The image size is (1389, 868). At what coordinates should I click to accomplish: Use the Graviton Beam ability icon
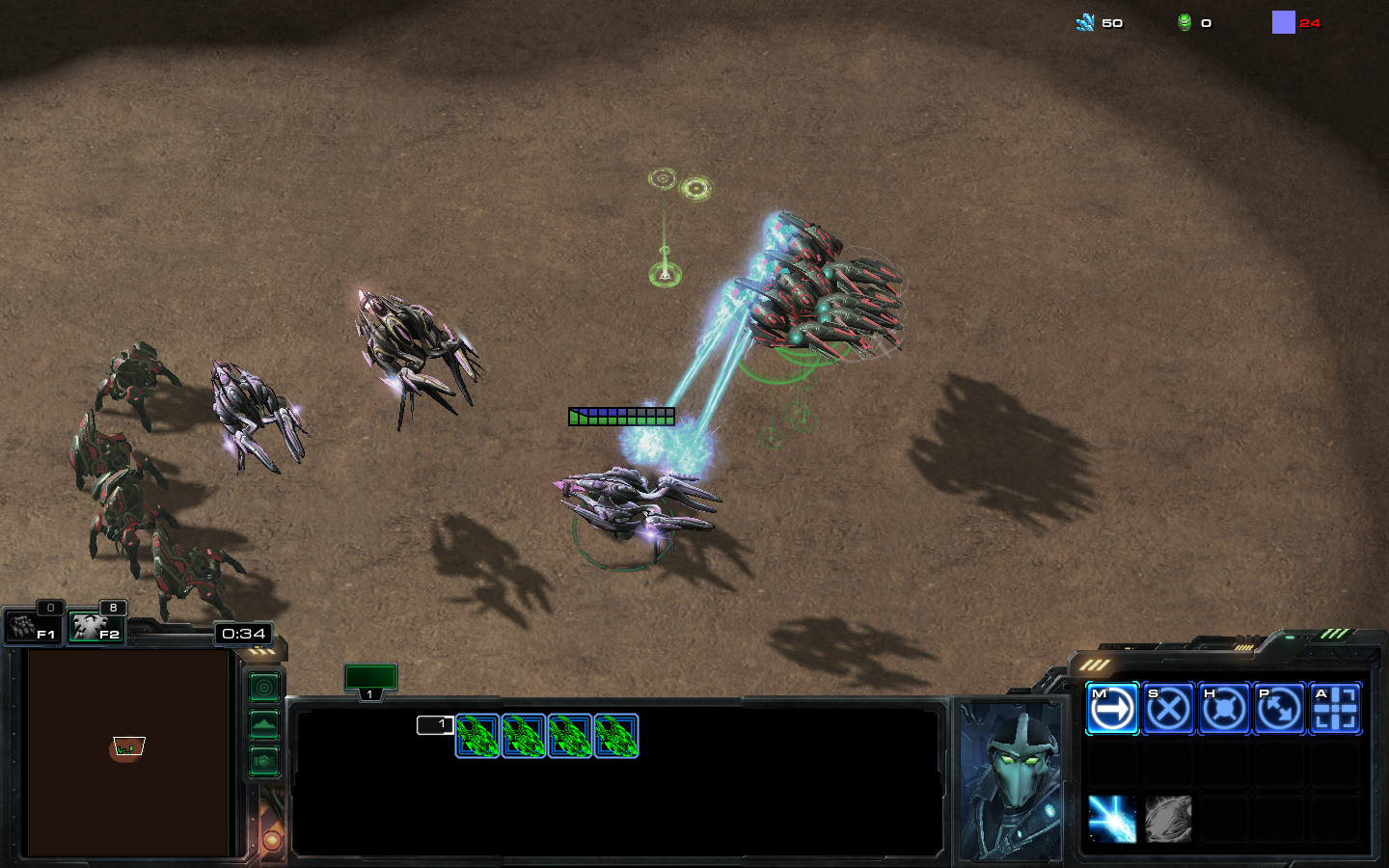click(x=1112, y=819)
